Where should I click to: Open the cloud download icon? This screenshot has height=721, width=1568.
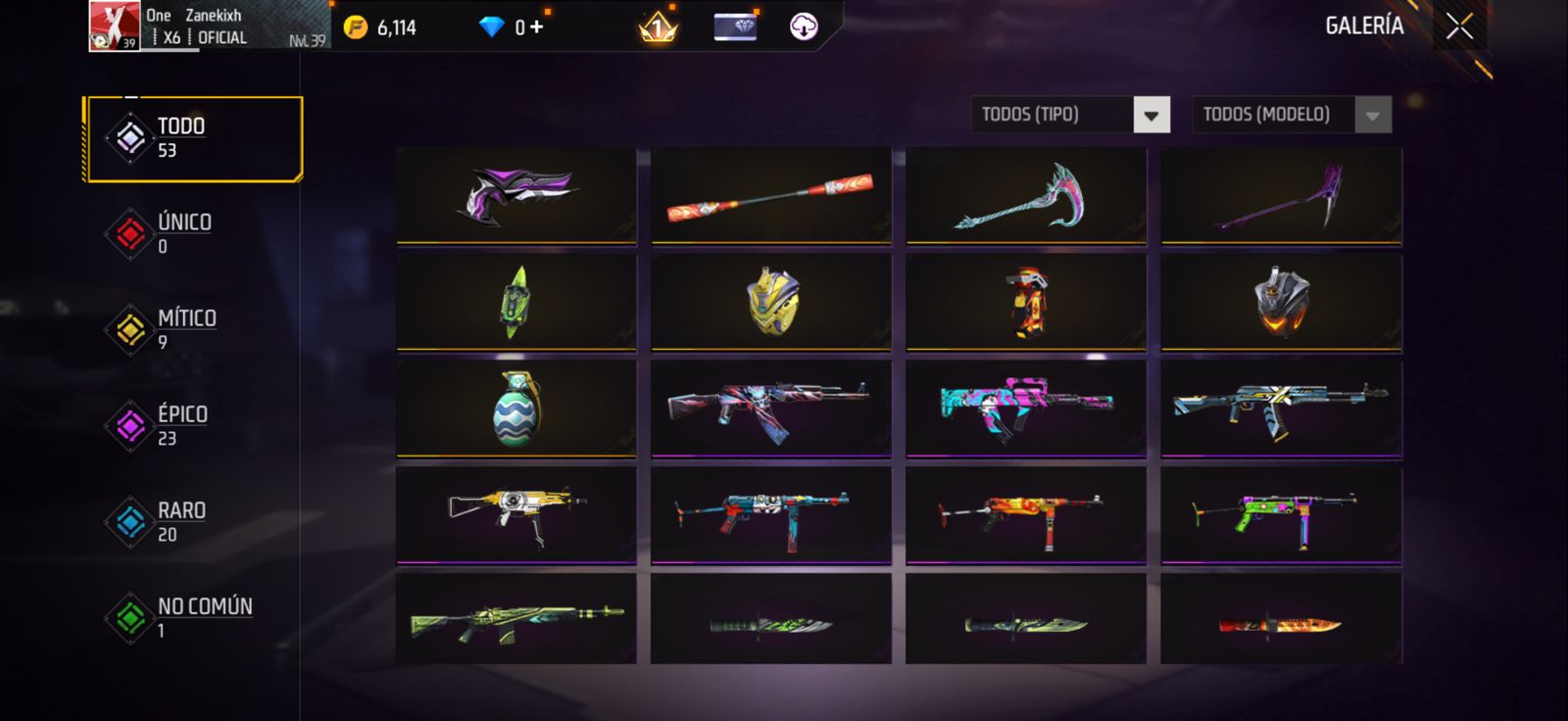point(804,26)
